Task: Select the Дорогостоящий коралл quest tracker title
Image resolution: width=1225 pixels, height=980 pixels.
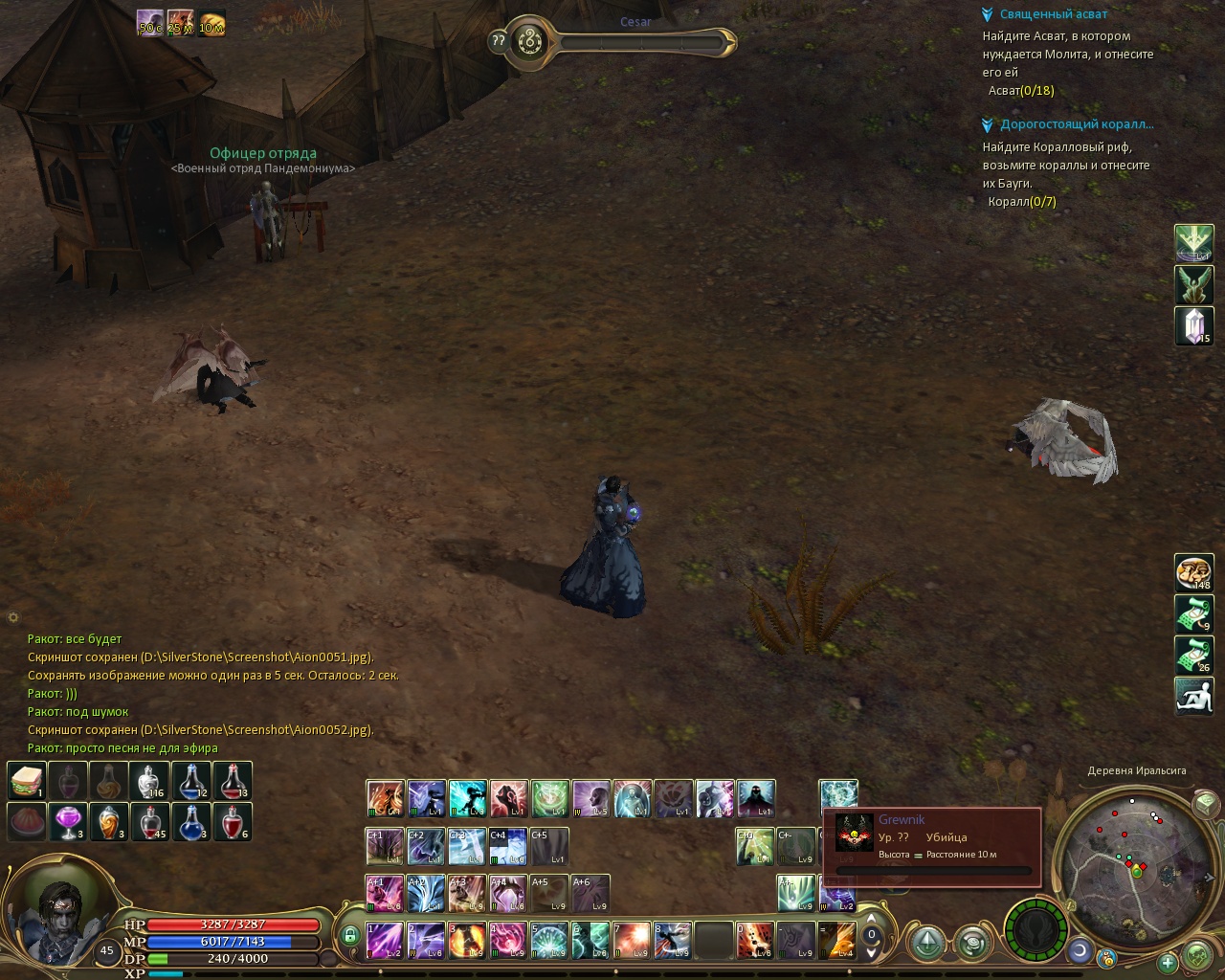Action: [x=1076, y=124]
